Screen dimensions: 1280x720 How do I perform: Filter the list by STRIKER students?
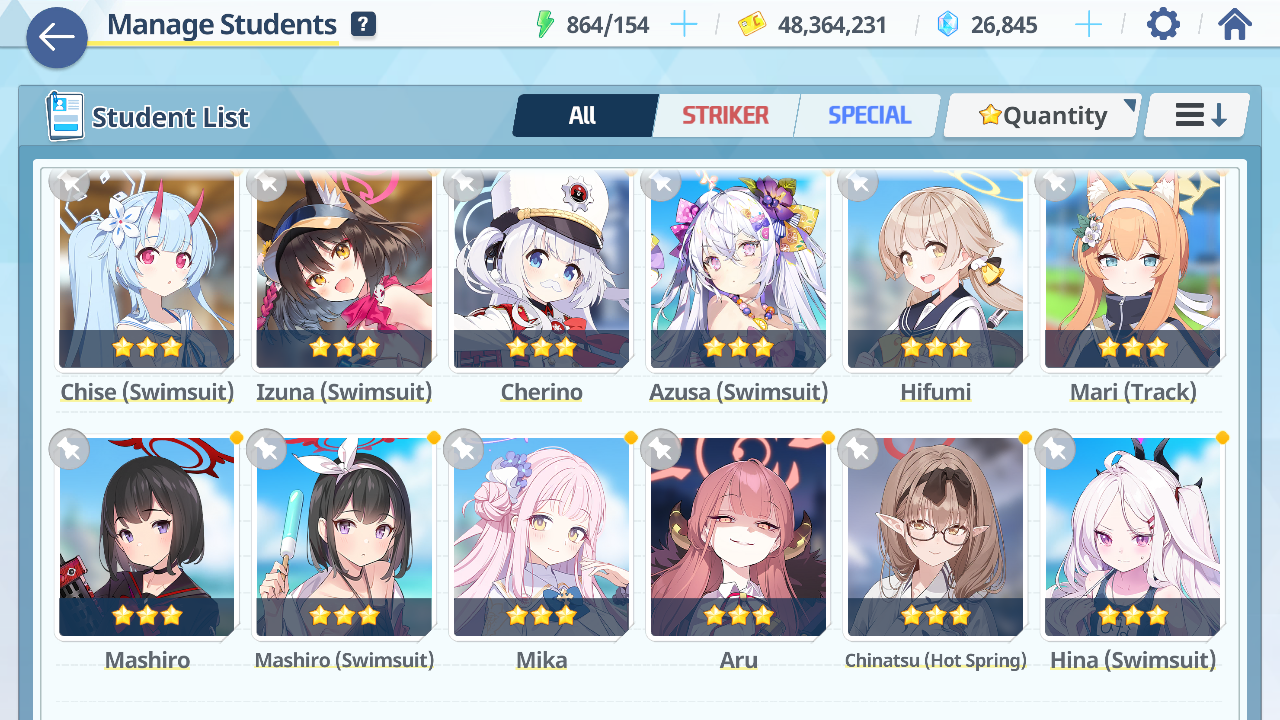coord(725,116)
